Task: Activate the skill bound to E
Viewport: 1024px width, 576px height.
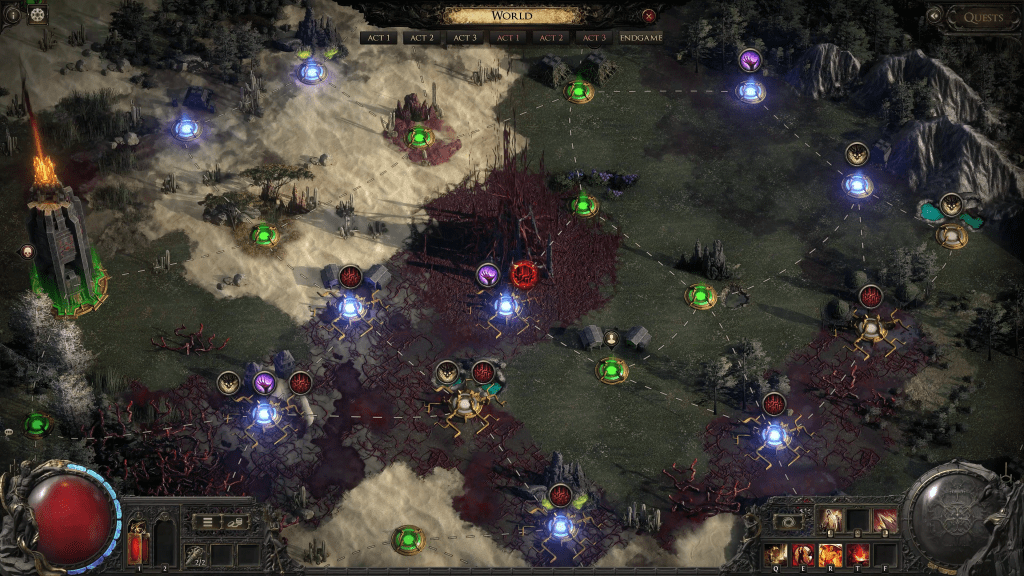Action: [803, 552]
